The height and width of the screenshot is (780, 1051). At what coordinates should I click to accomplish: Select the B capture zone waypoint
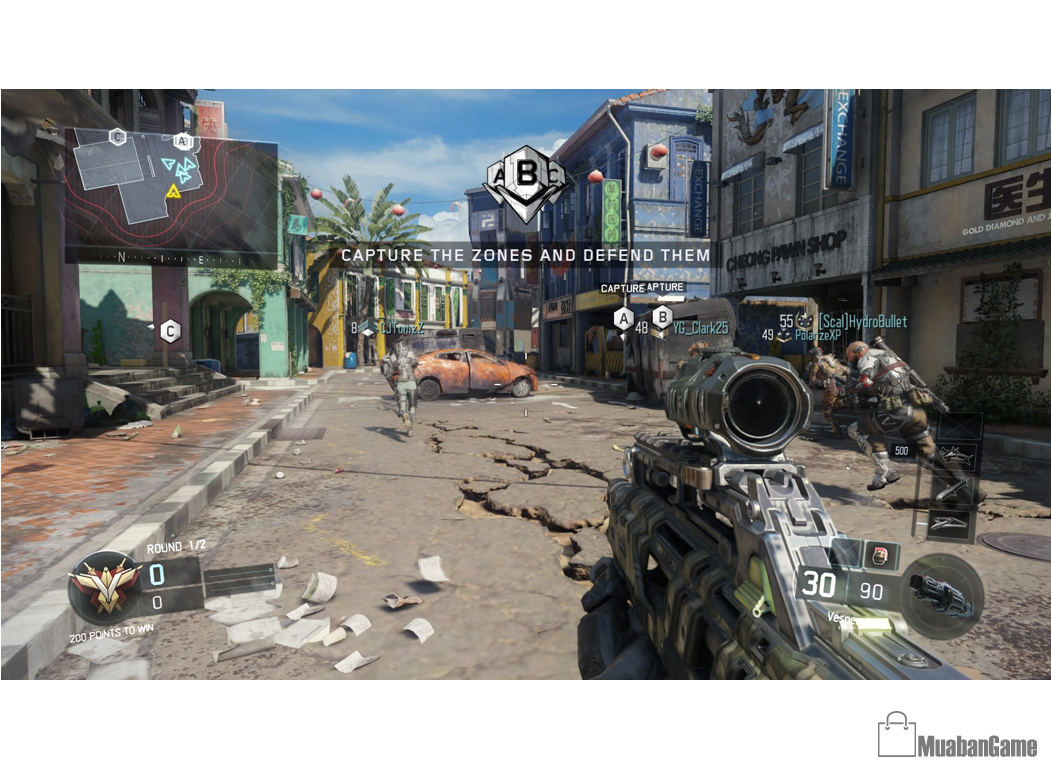662,318
